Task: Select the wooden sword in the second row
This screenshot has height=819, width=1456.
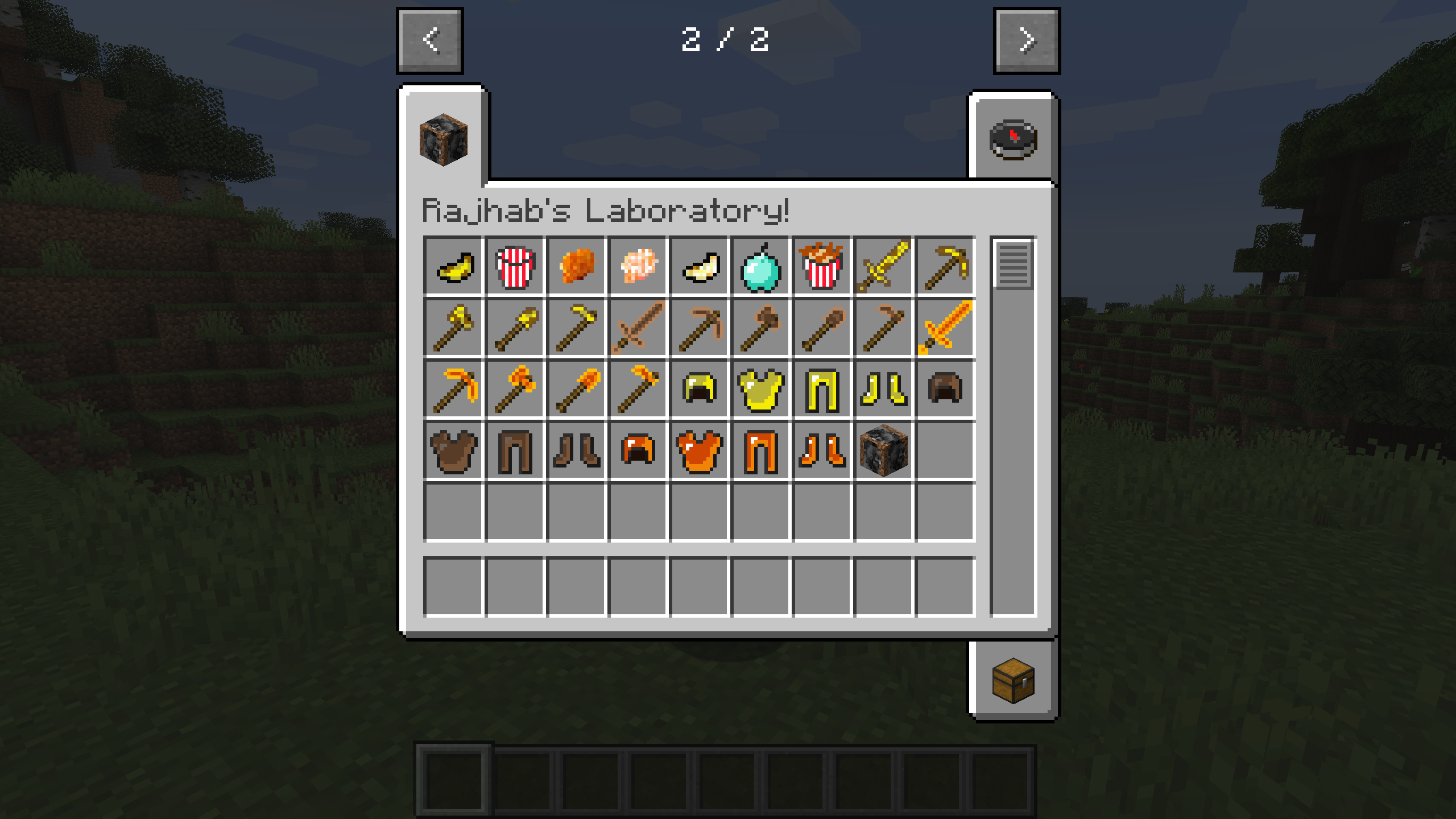Action: pos(637,330)
